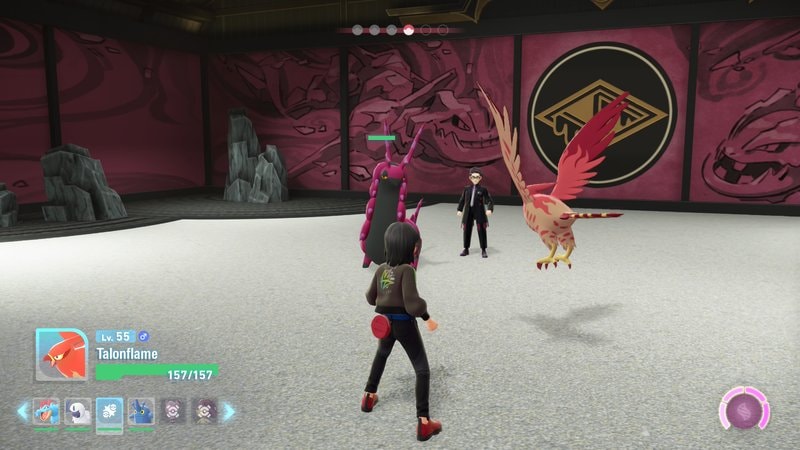Screen dimensions: 800x450
Task: Click the right arrow on party bar
Action: [x=229, y=411]
